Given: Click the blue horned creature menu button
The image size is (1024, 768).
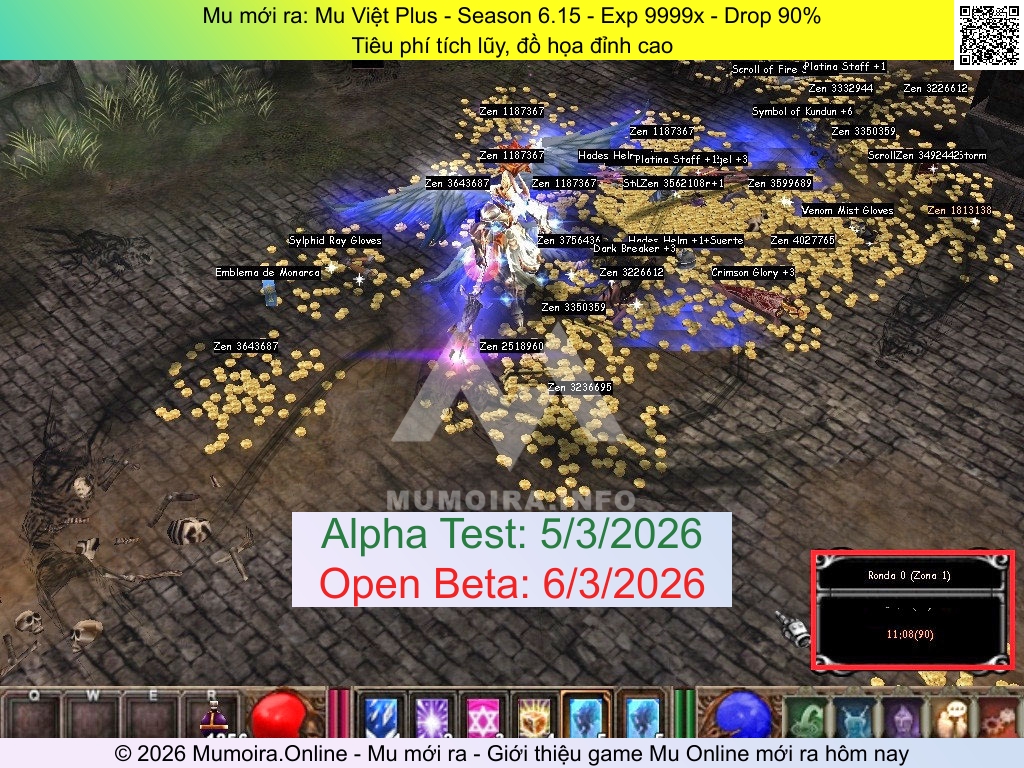Looking at the screenshot, I should (x=855, y=718).
